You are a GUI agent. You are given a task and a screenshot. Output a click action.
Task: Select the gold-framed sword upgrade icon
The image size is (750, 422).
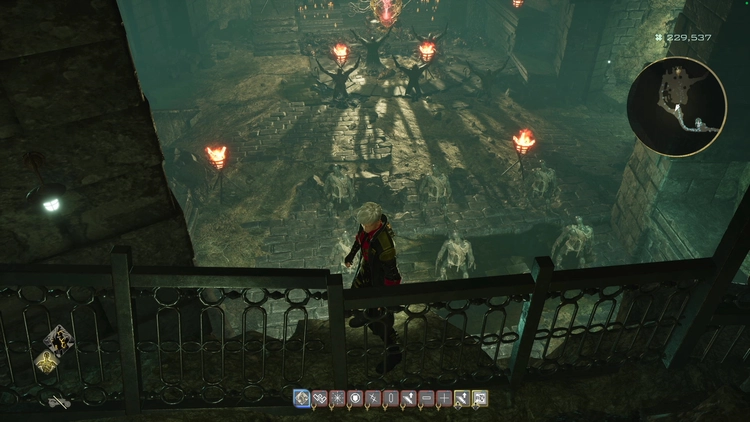click(x=463, y=398)
